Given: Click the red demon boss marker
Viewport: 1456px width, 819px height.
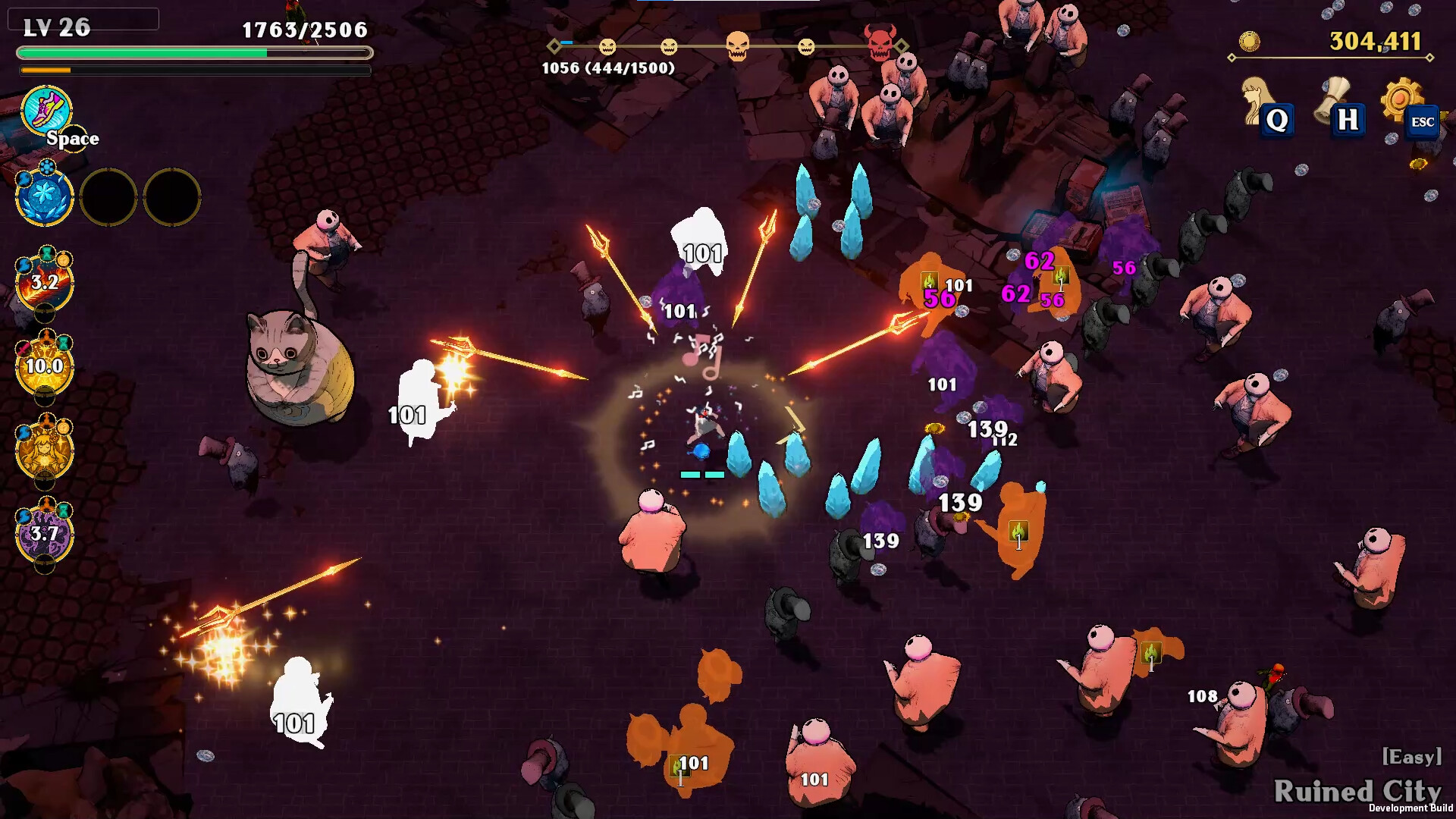Looking at the screenshot, I should pyautogui.click(x=880, y=42).
